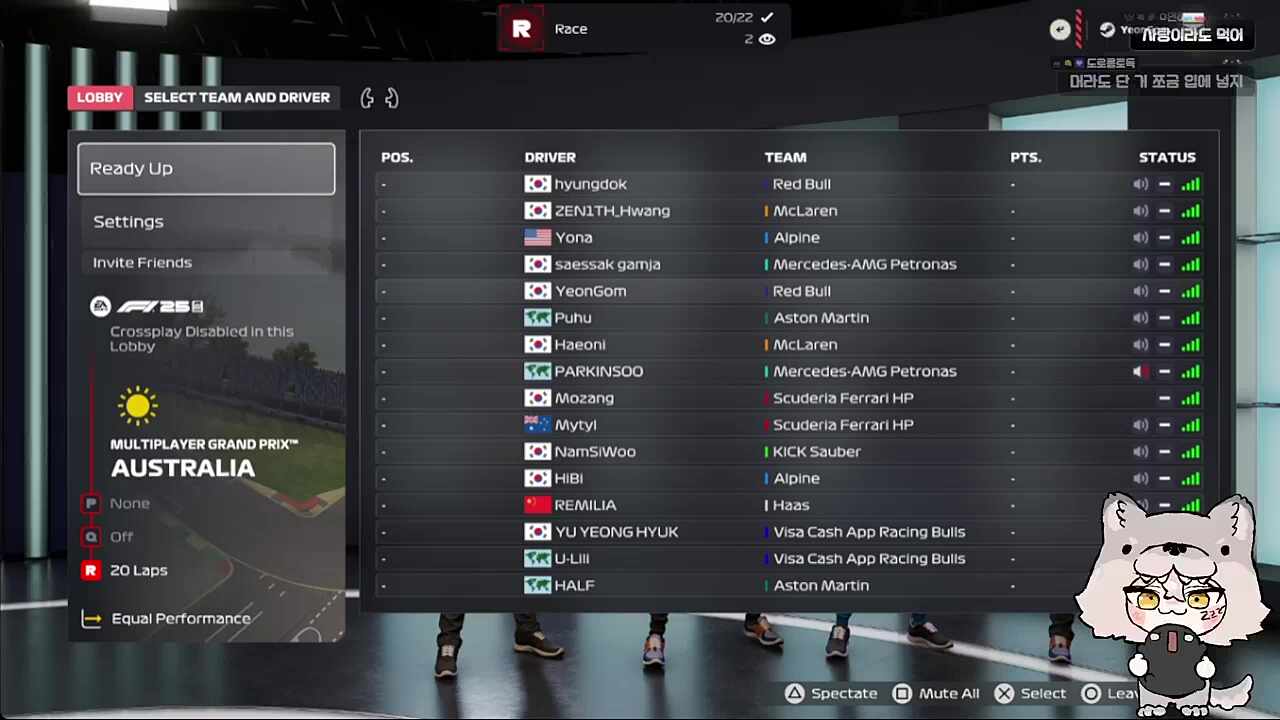Select Yona's row in the lobby

pos(573,238)
